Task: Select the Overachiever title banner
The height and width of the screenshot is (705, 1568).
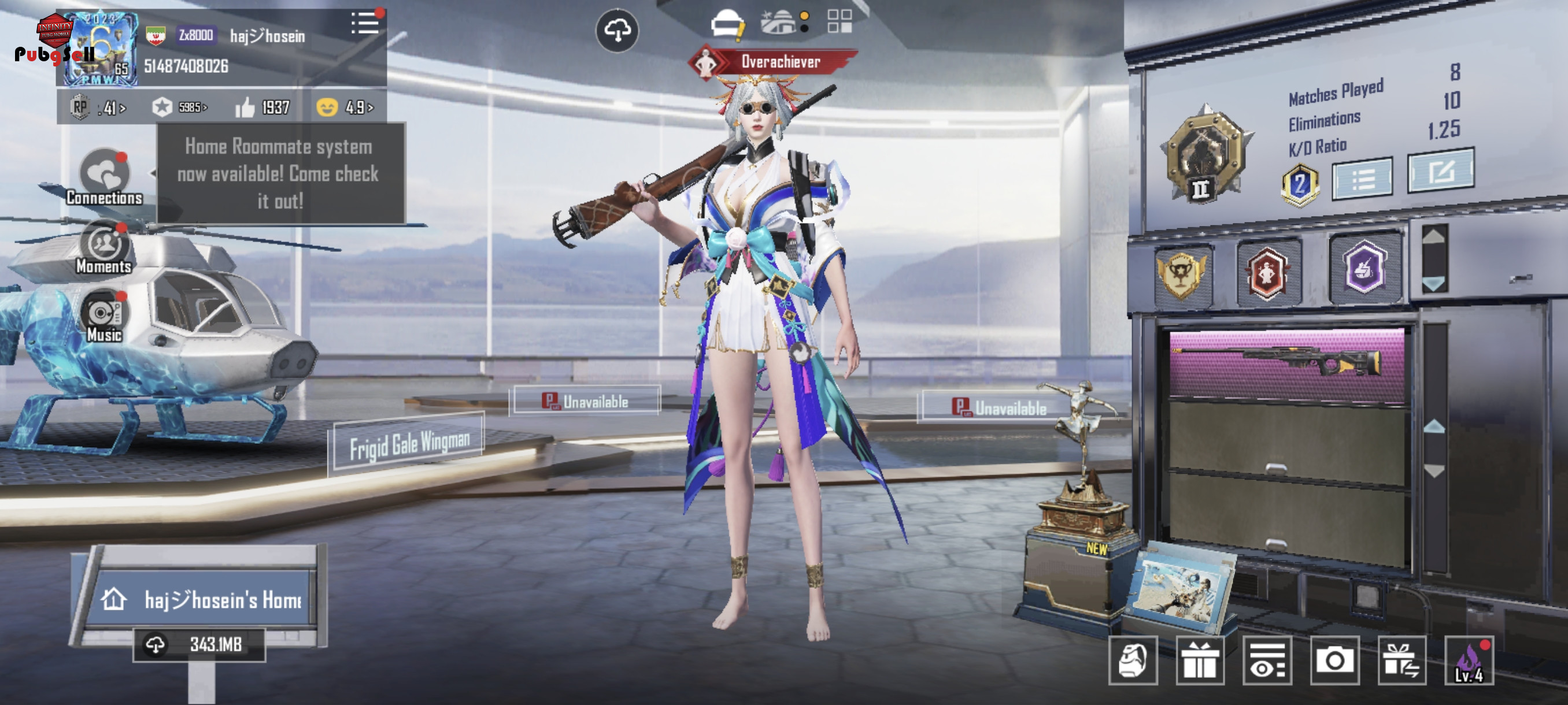Action: (773, 61)
